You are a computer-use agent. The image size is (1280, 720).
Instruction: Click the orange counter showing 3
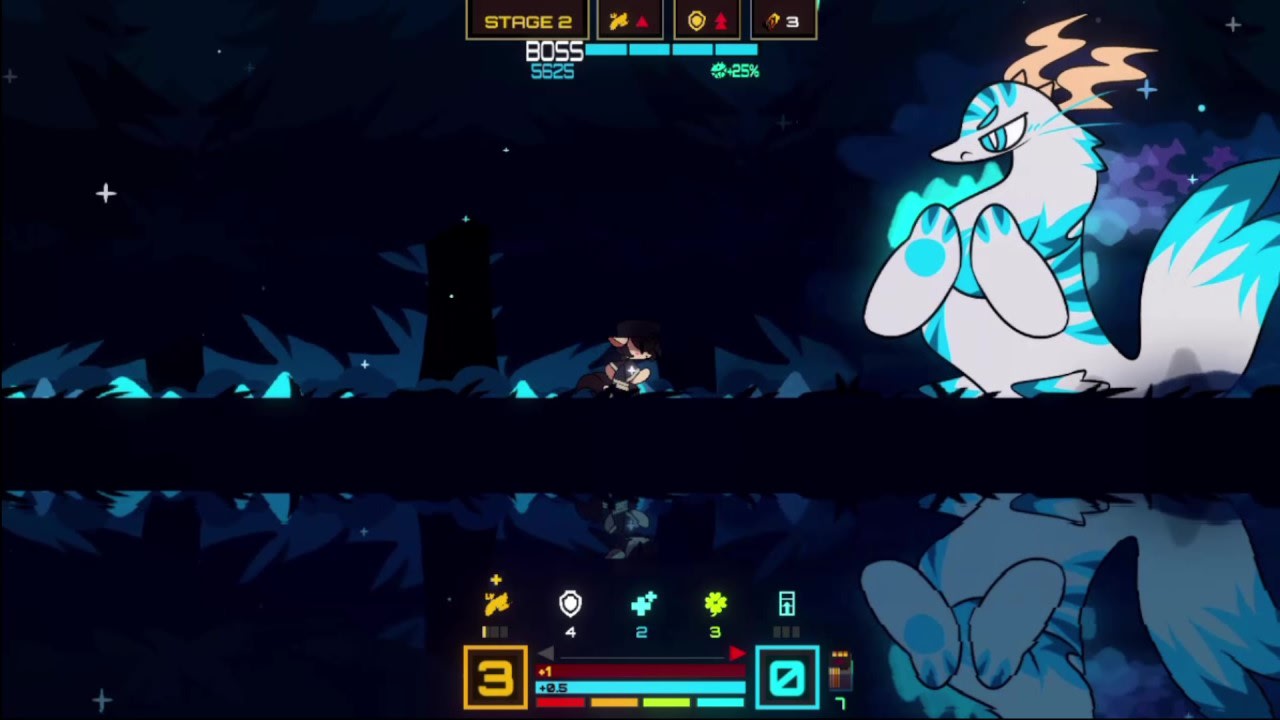click(x=495, y=676)
